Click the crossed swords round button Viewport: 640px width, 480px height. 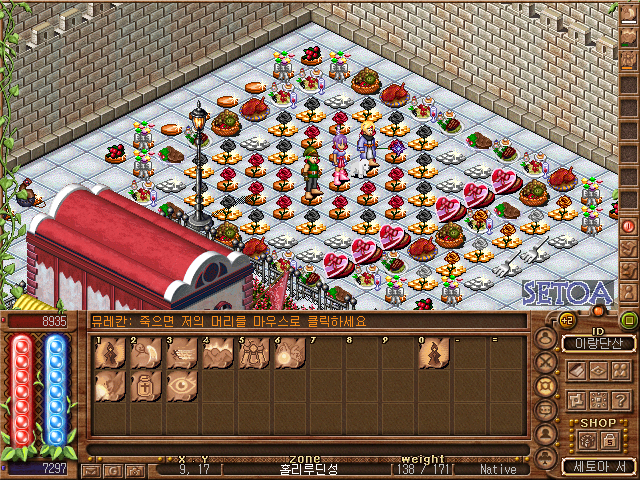(x=546, y=362)
